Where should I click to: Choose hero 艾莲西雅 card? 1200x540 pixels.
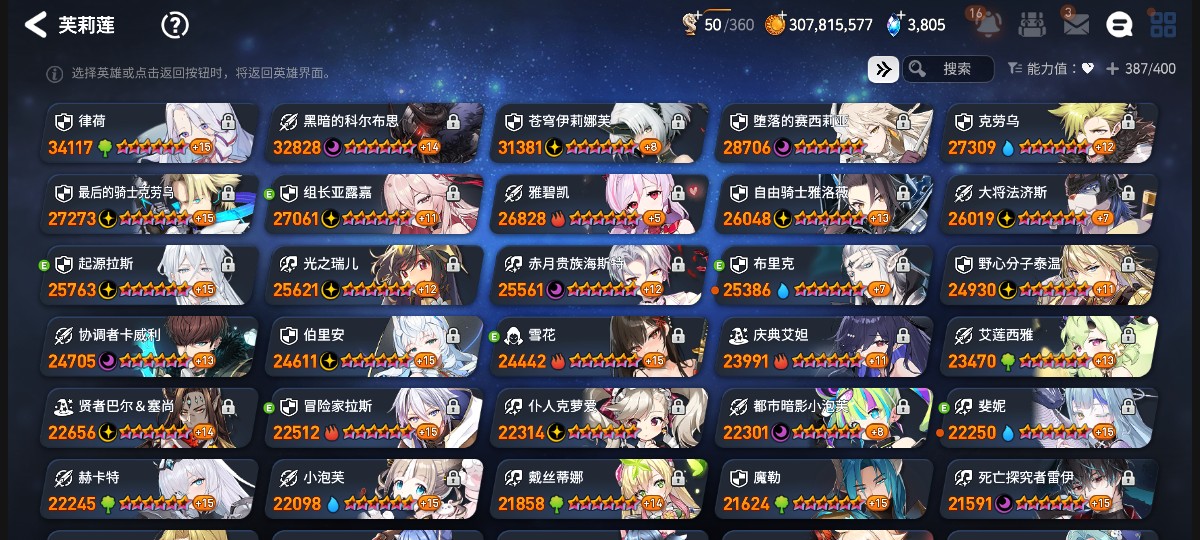click(x=1048, y=347)
